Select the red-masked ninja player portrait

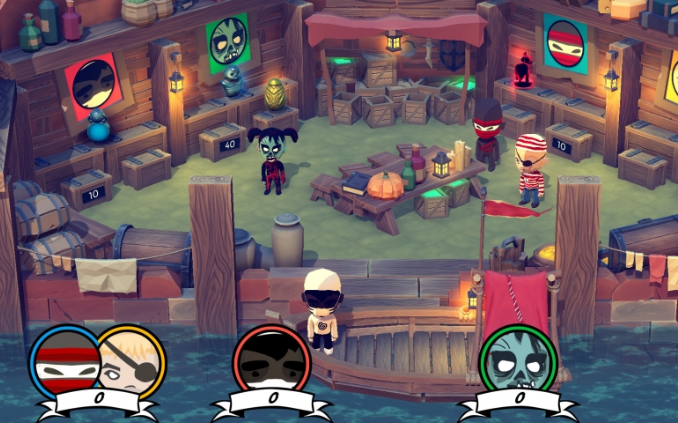click(x=65, y=360)
